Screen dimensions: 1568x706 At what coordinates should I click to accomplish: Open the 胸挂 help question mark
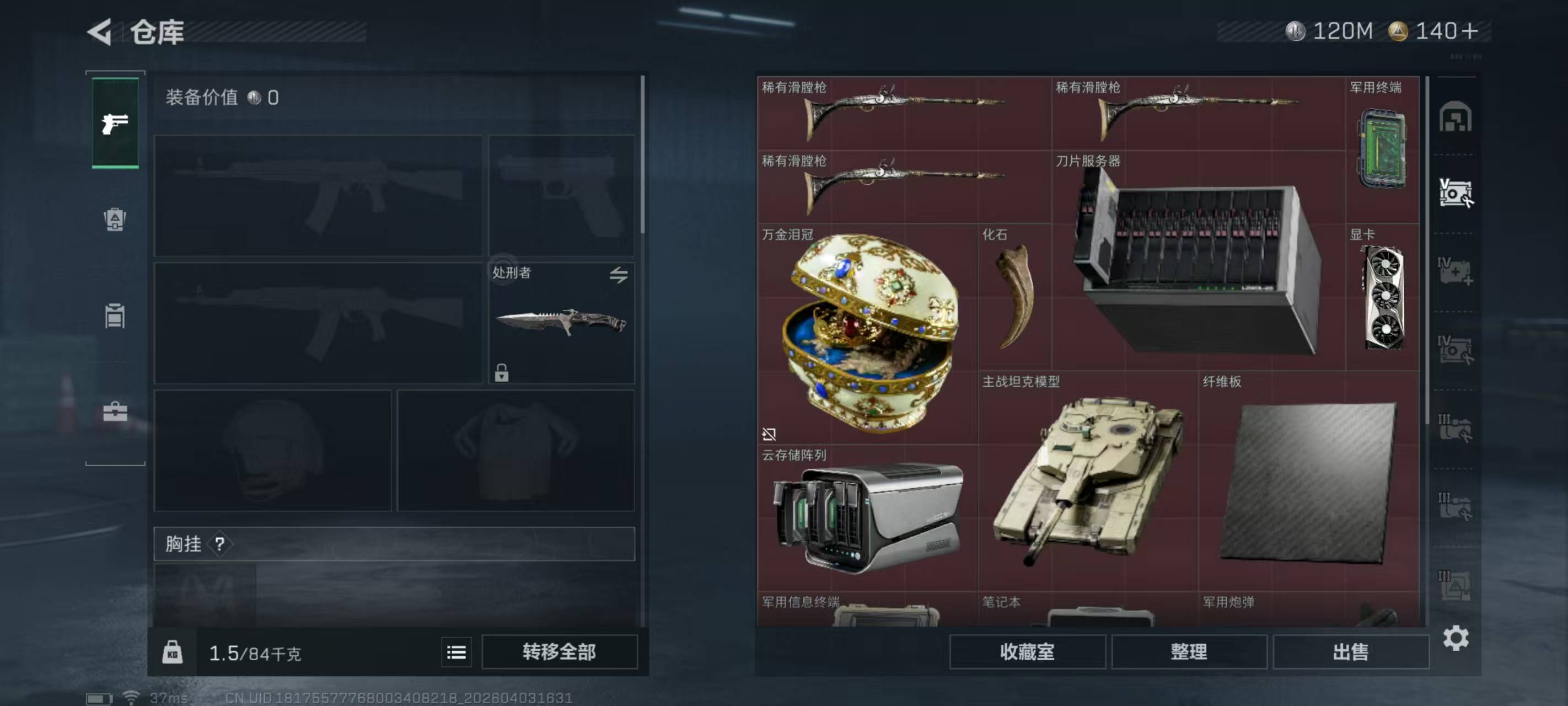click(220, 544)
